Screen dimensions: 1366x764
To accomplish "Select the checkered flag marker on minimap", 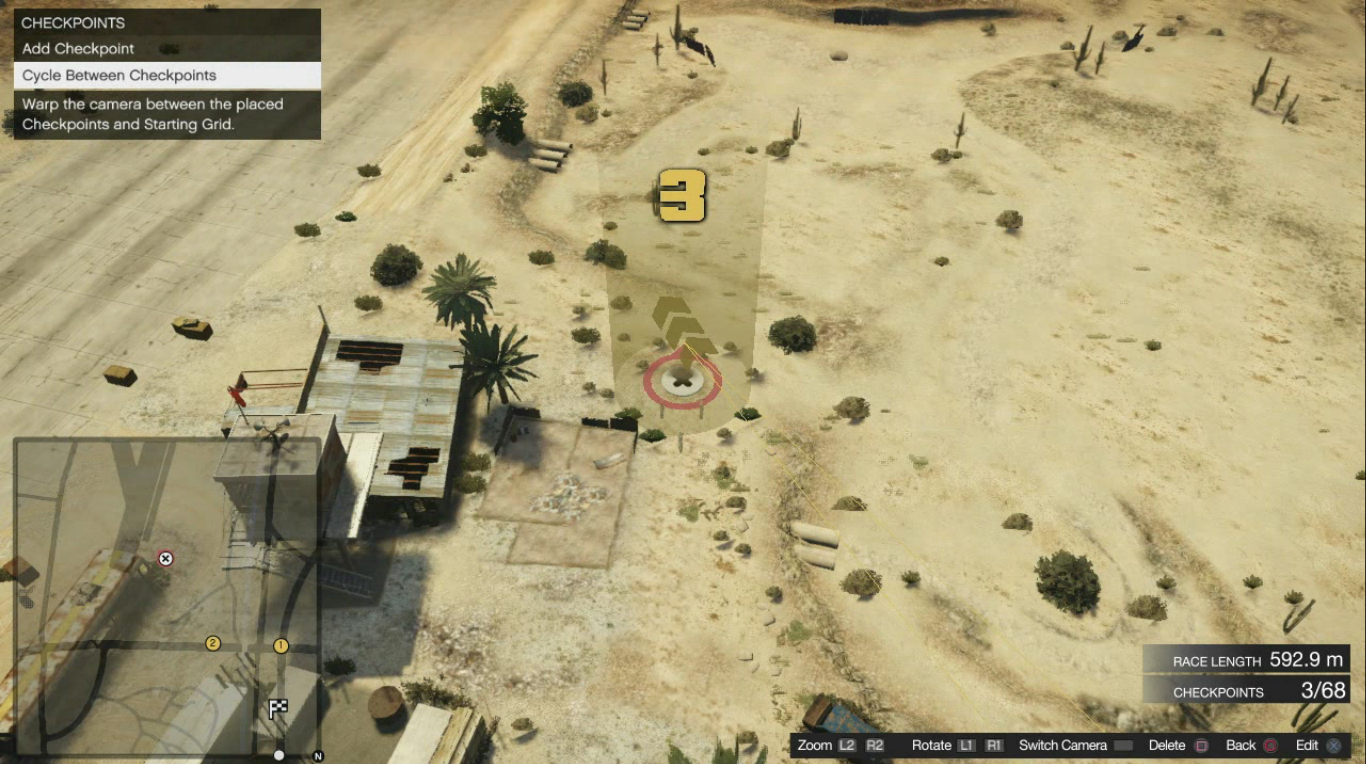I will click(278, 709).
